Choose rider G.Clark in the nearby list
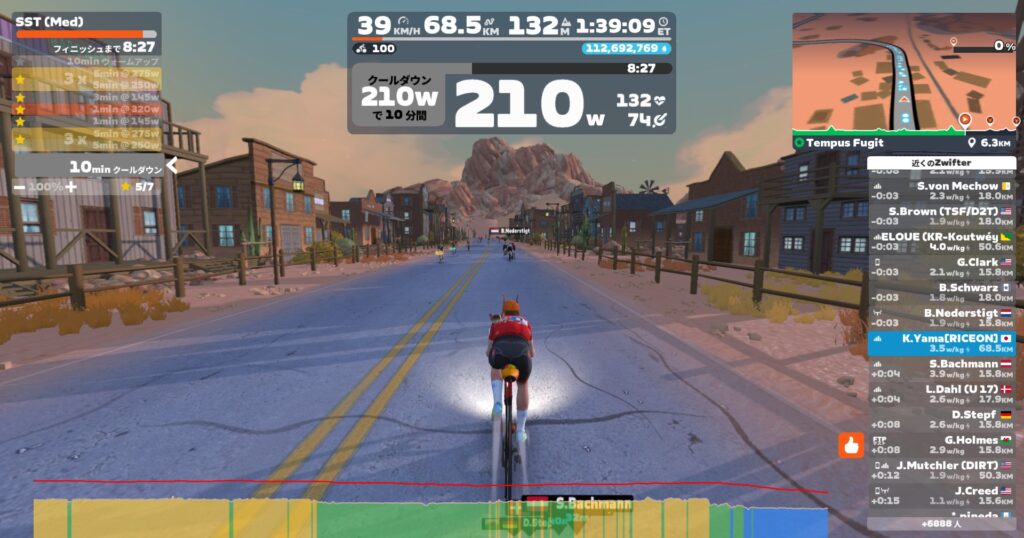The image size is (1024, 538). pyautogui.click(x=942, y=267)
